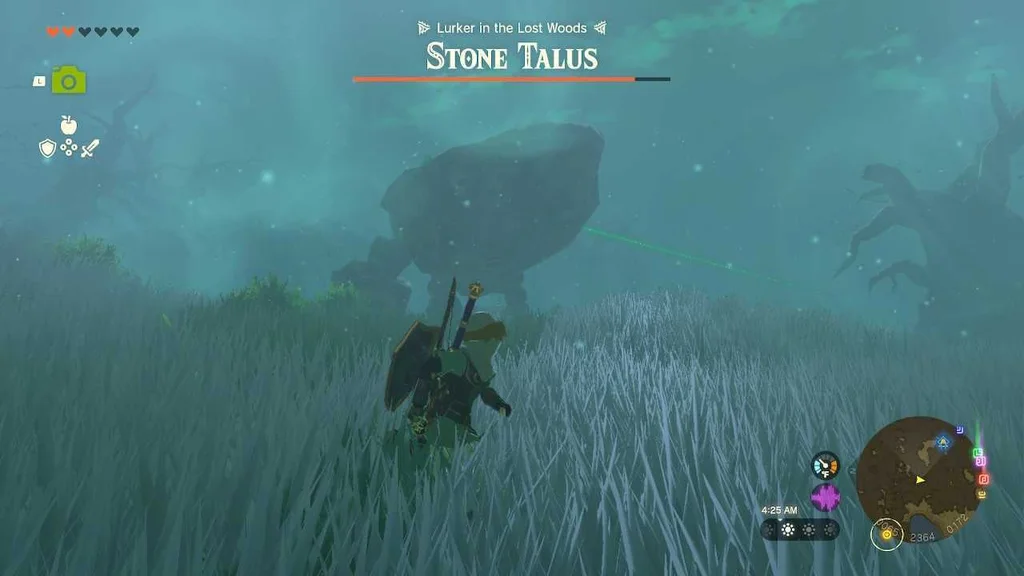The image size is (1024, 576).
Task: Choose the shield quick-select icon
Action: pos(47,149)
